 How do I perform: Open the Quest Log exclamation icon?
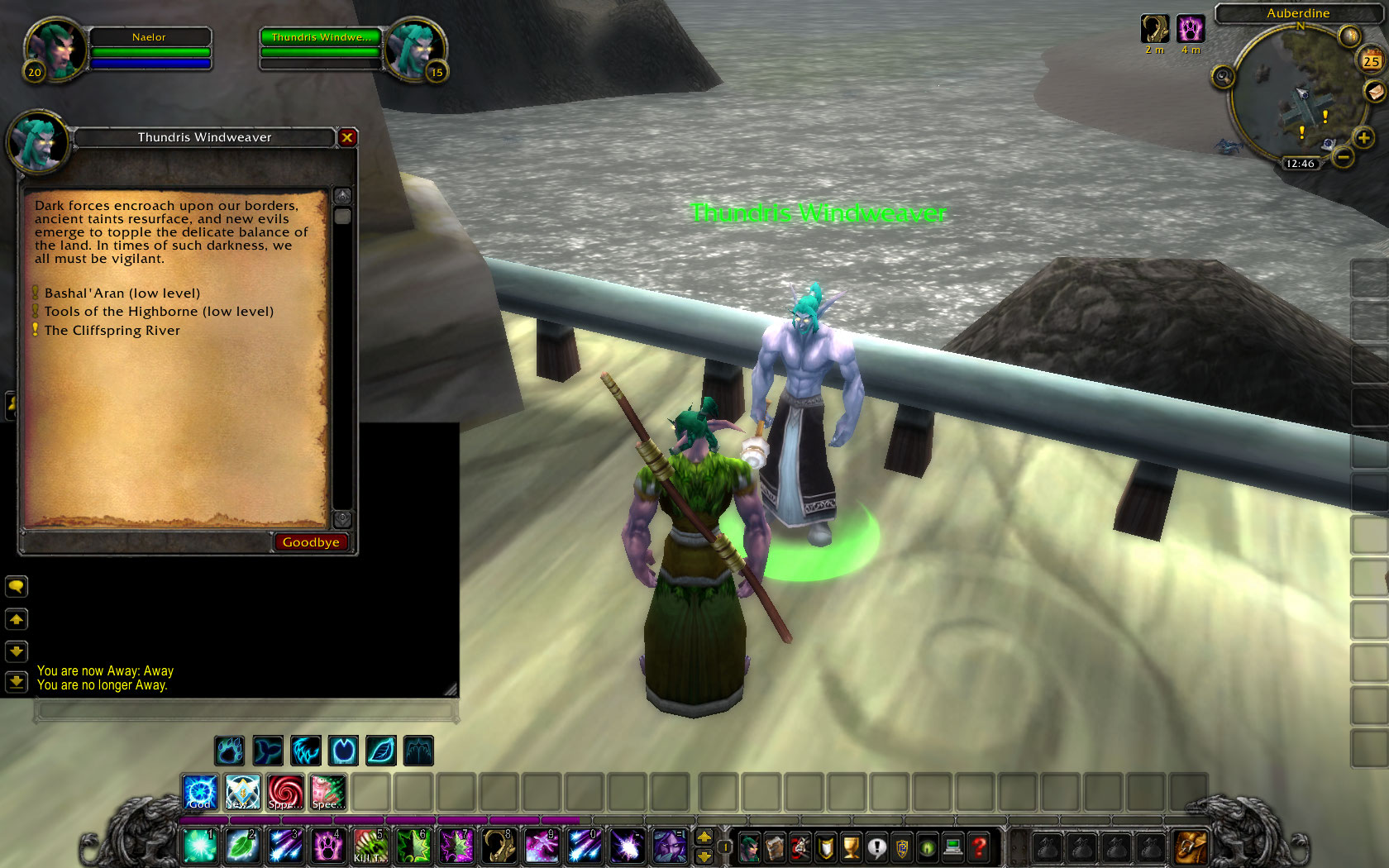point(877,847)
